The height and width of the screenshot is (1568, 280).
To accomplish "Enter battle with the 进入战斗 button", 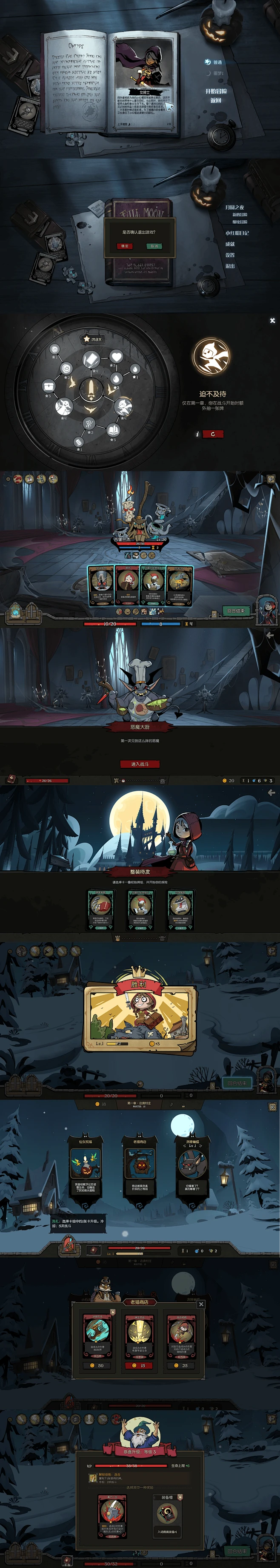I will (x=140, y=764).
